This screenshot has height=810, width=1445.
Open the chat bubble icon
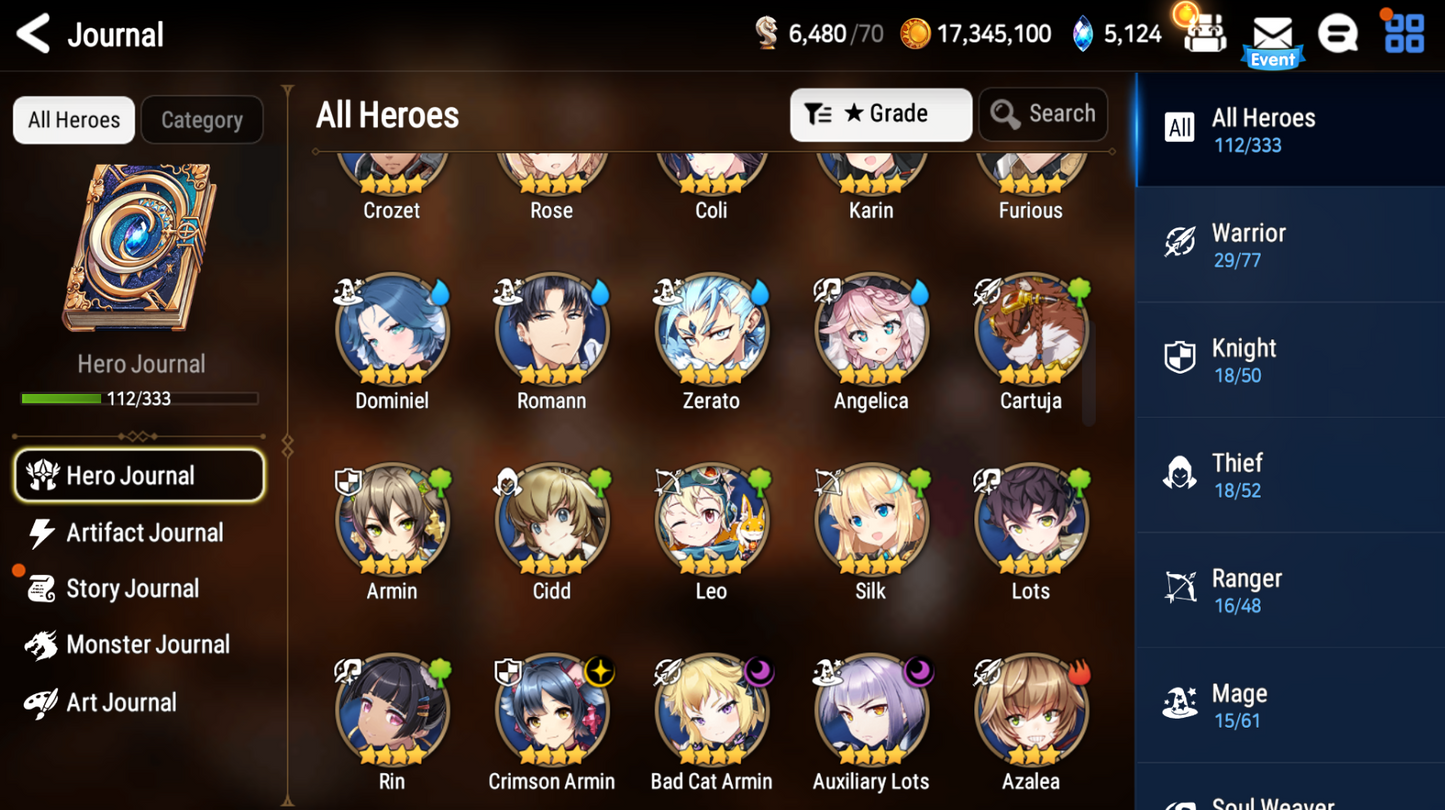pos(1339,33)
